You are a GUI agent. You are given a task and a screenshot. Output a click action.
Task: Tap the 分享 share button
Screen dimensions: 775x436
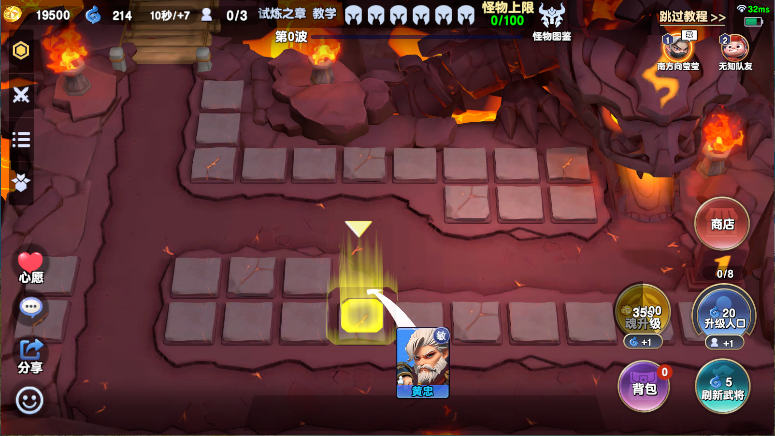30,353
